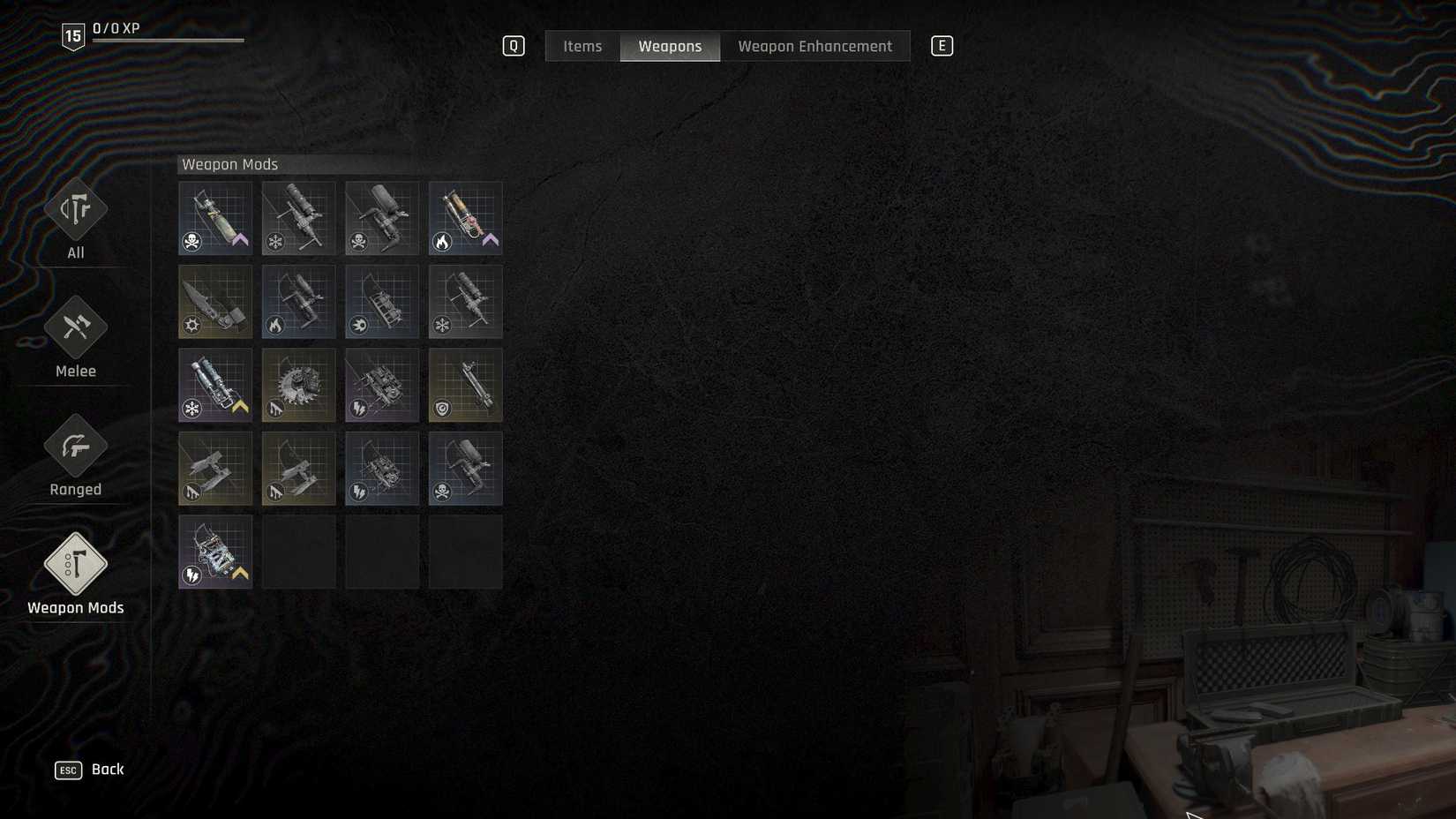
Task: Open the Weapon Mods category icon
Action: (x=75, y=562)
